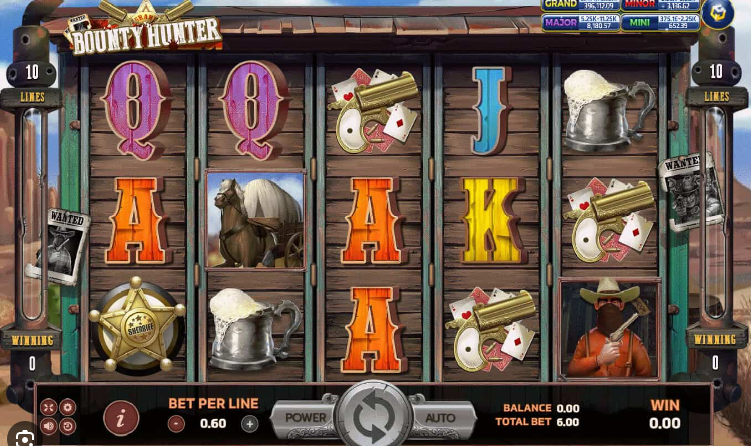Decrease bet per line with minus
The image size is (751, 446).
[x=175, y=423]
